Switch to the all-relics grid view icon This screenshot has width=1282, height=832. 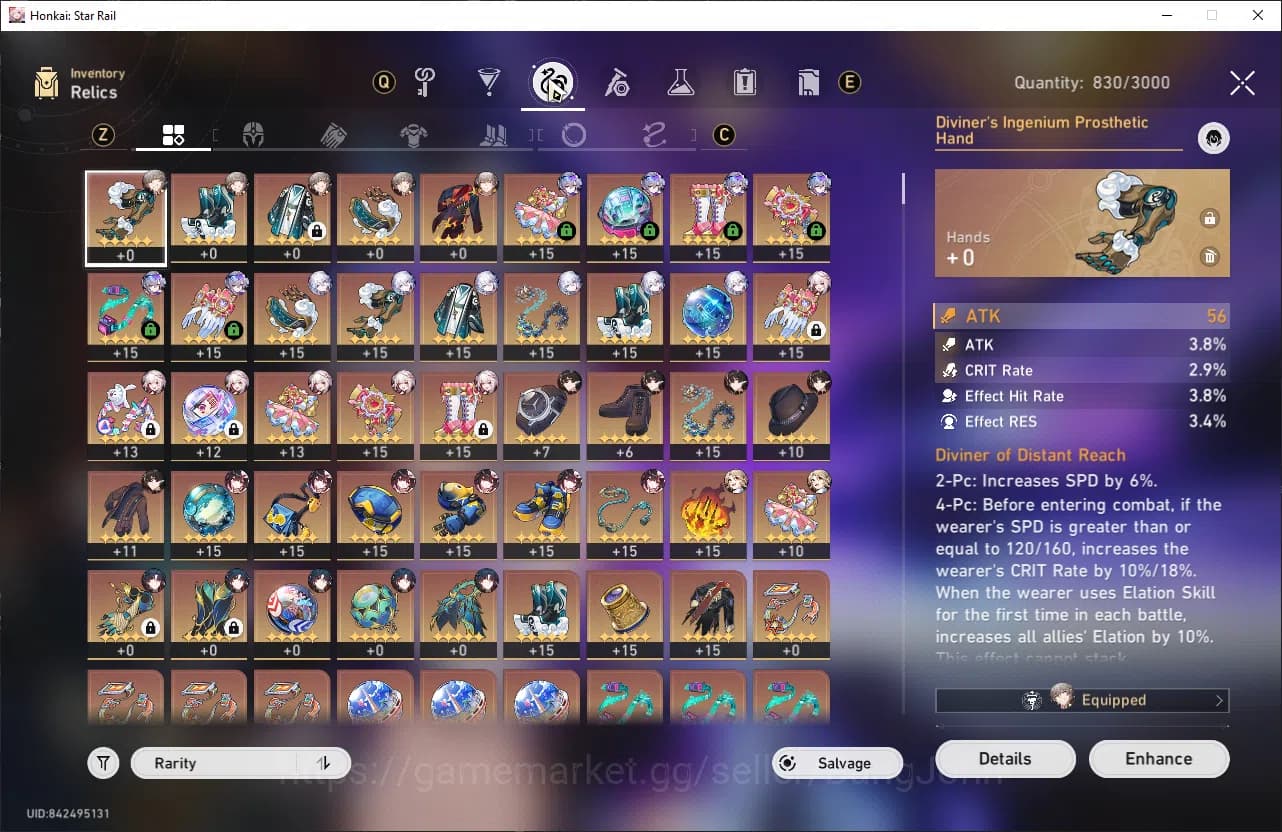(x=173, y=134)
